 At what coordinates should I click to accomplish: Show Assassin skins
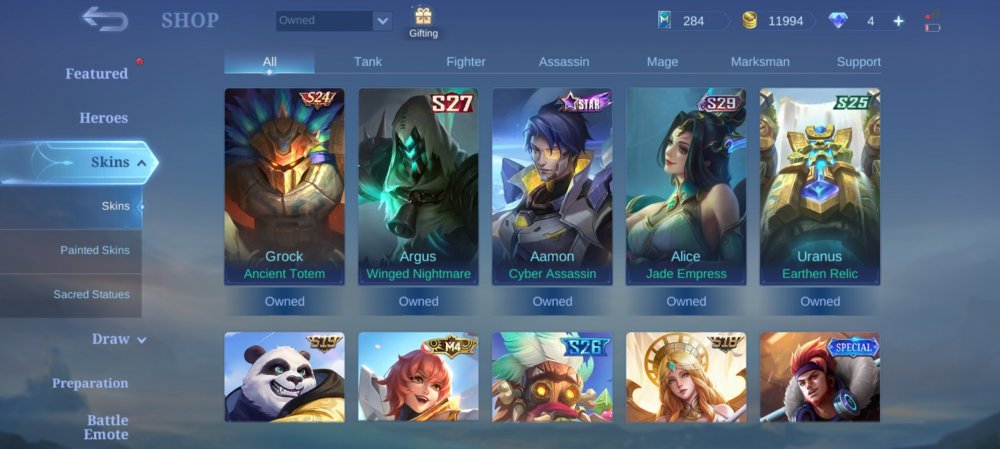[564, 62]
